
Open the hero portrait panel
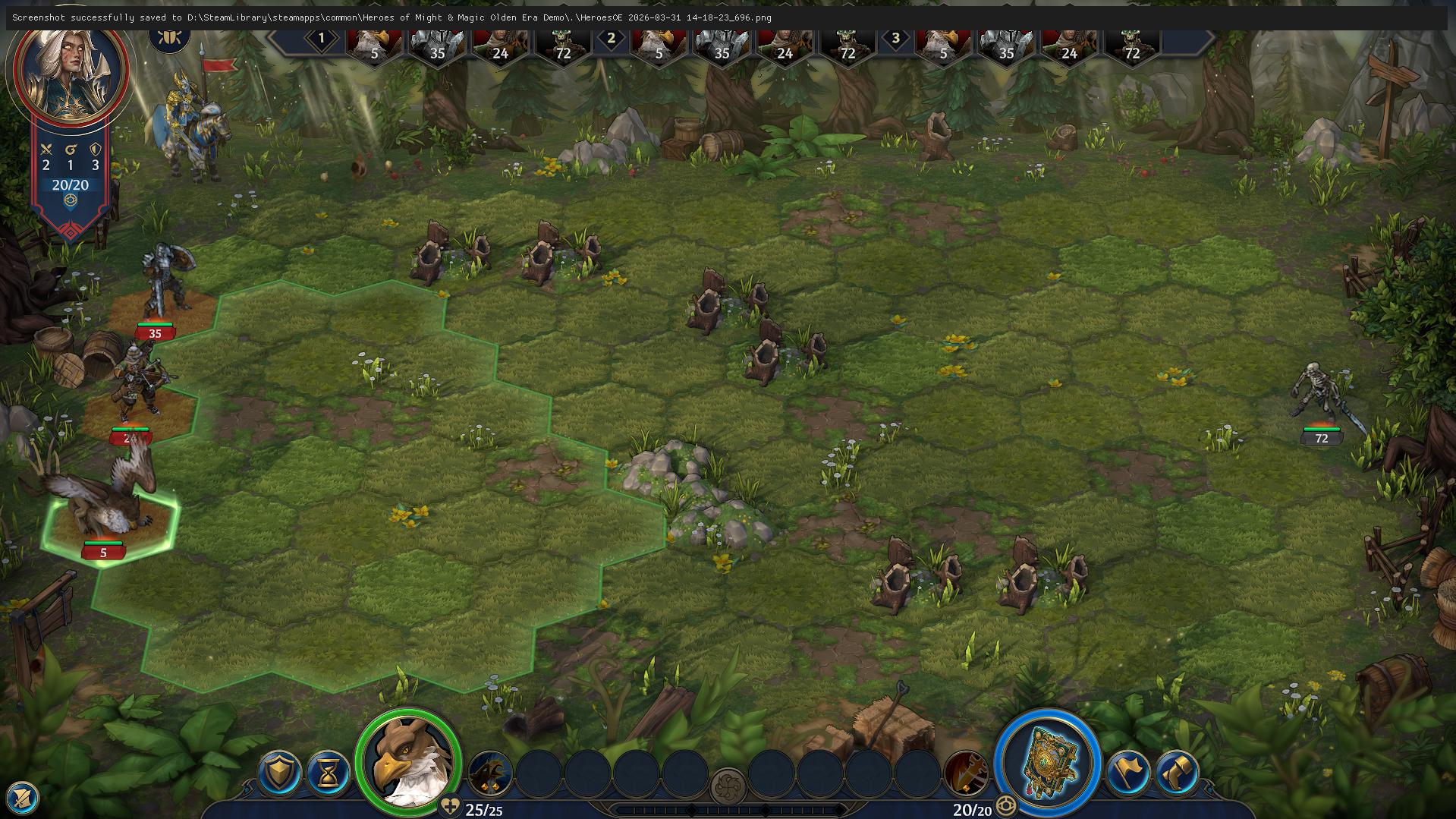pos(68,70)
